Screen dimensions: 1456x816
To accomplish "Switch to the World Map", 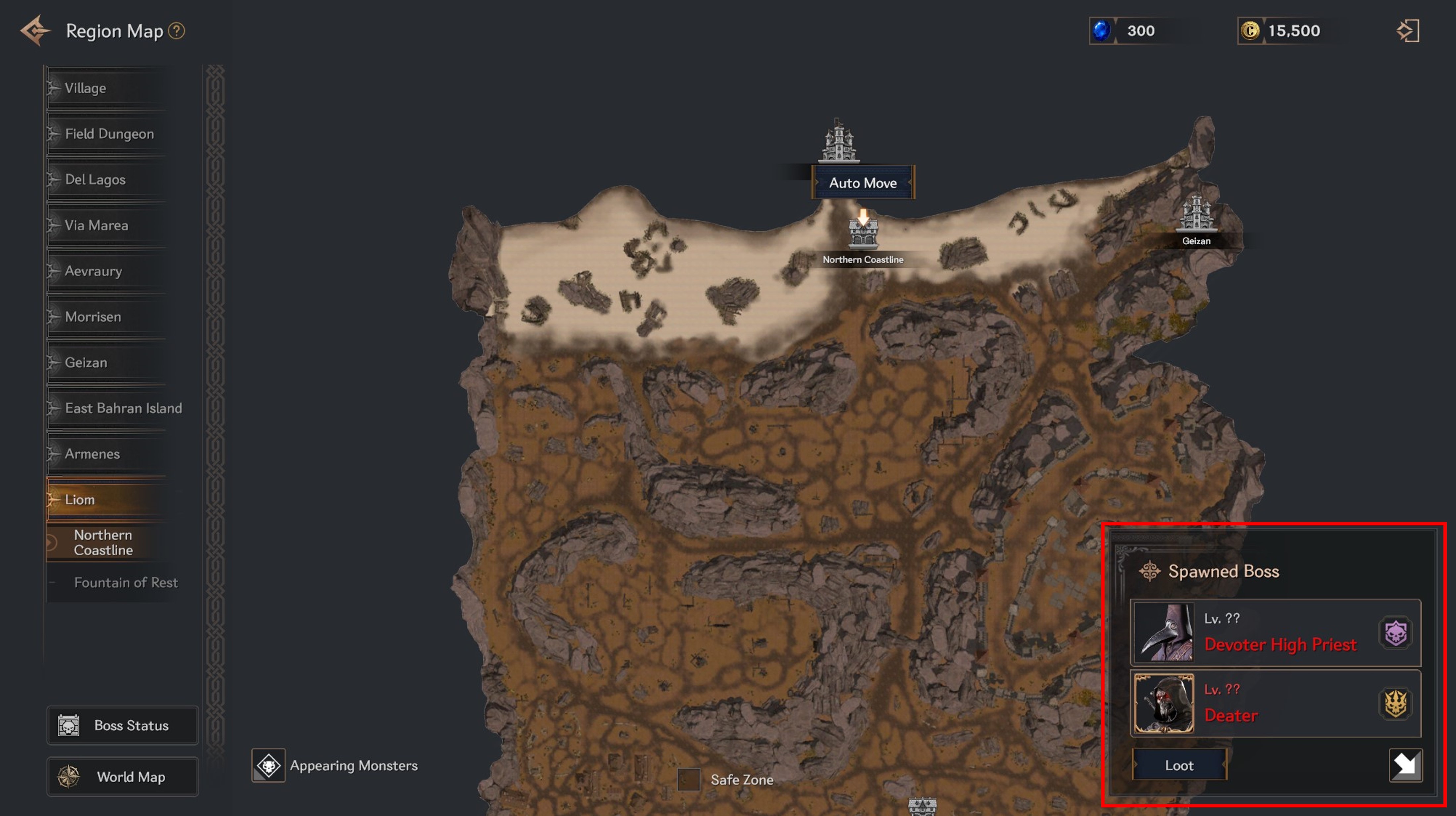I will 123,777.
